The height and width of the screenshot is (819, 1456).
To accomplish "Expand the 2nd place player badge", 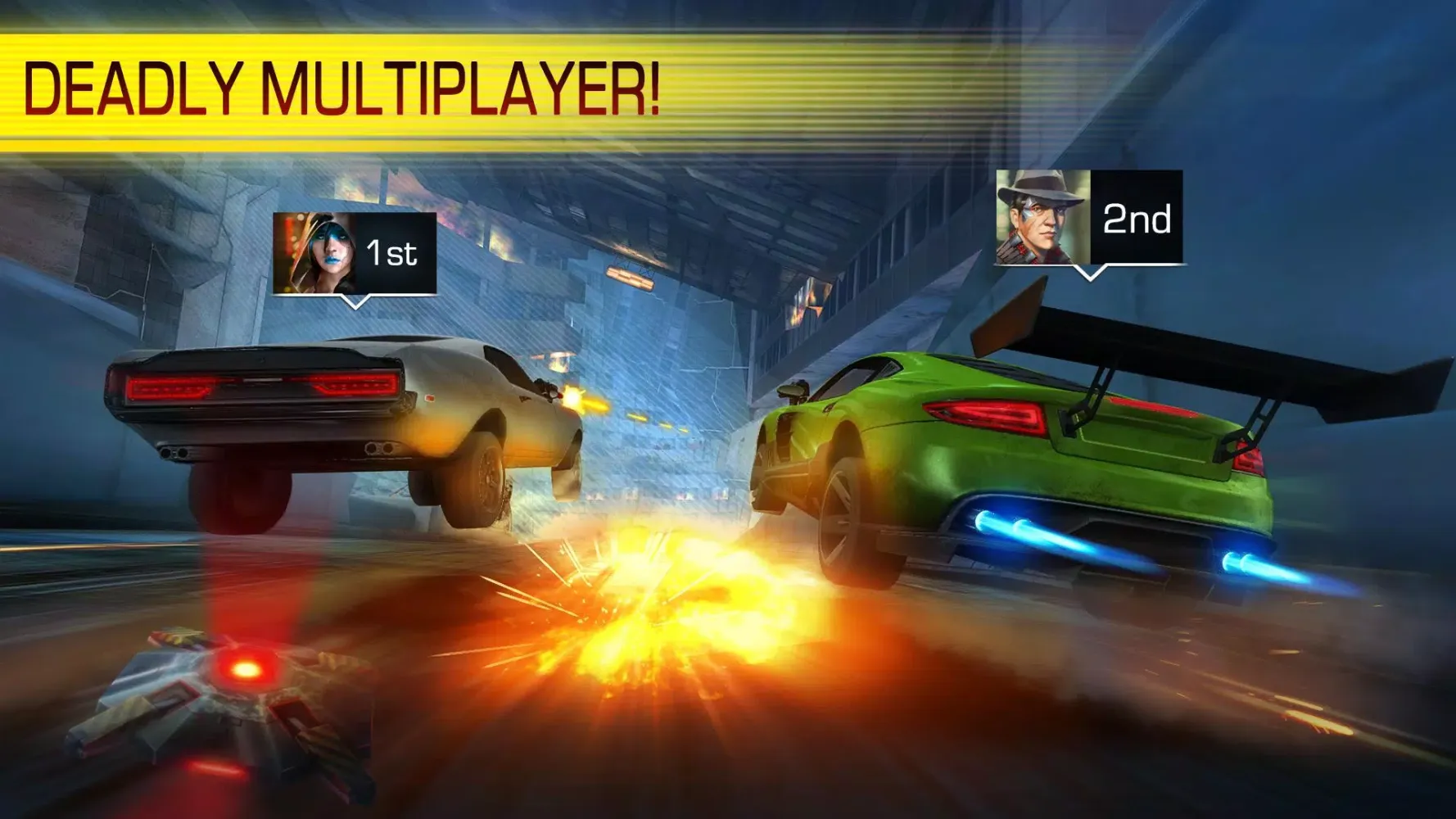I will click(x=1089, y=215).
